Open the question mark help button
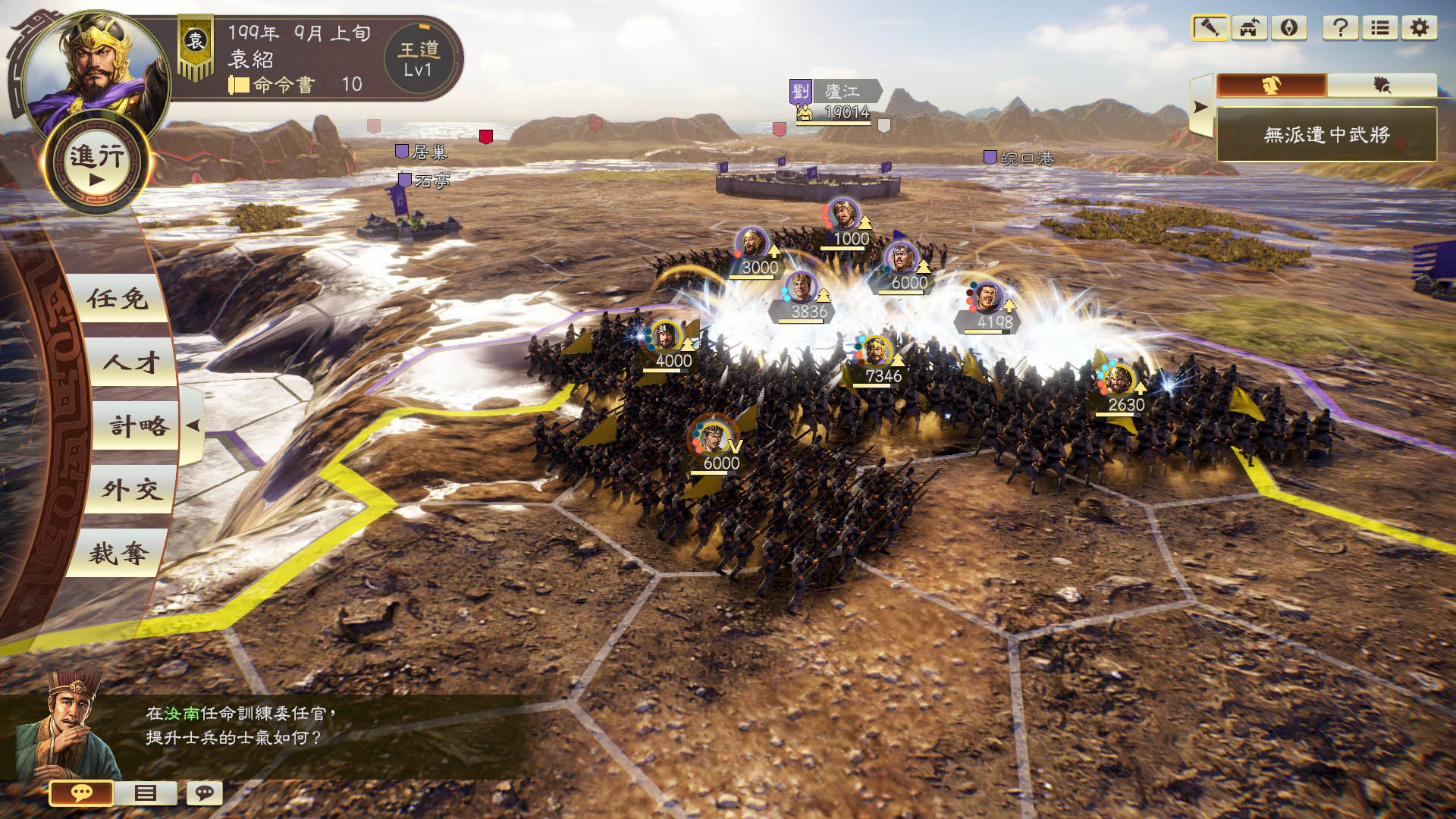 click(x=1340, y=28)
